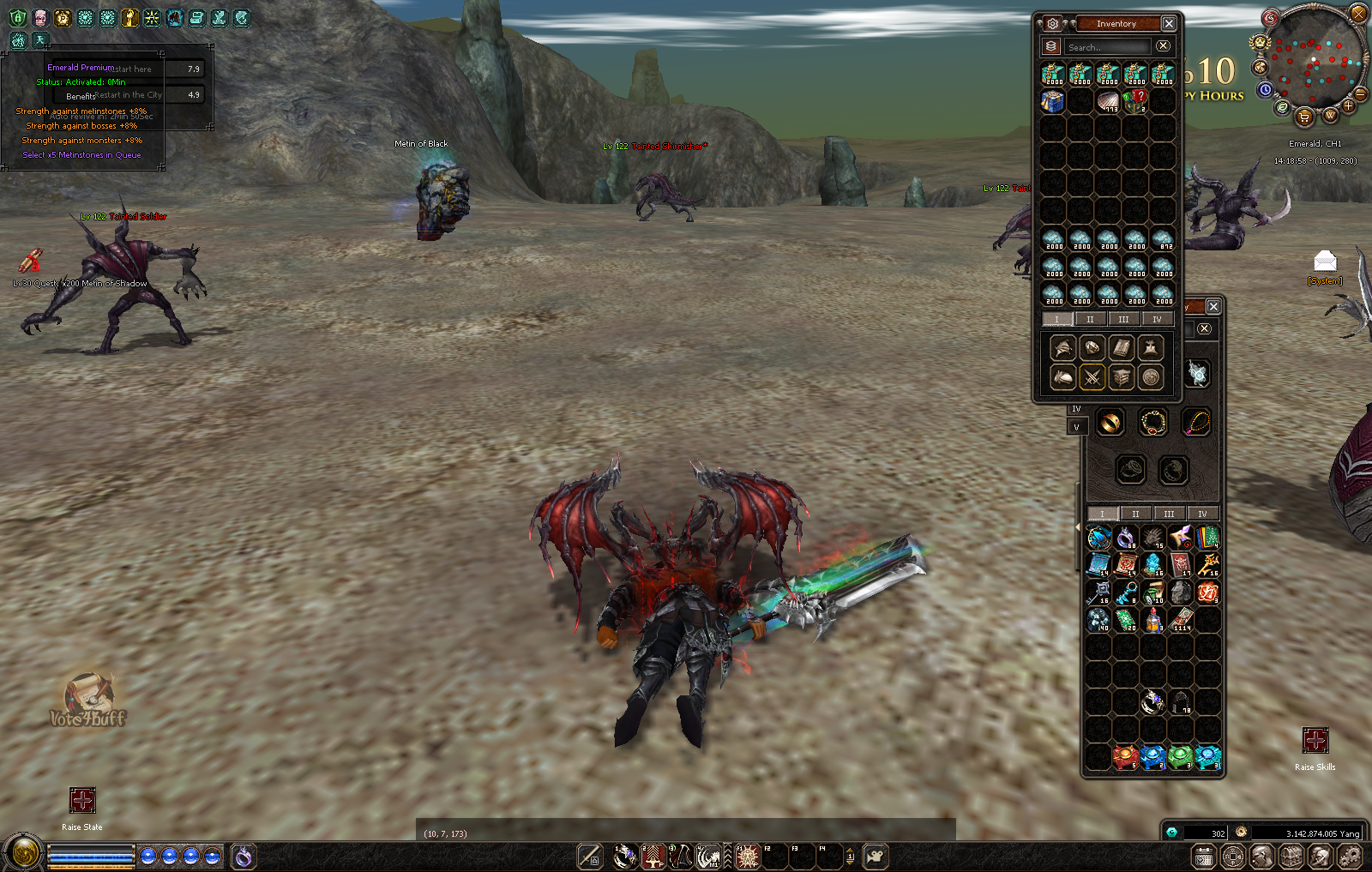Select the orange potion bottle in the bag
The width and height of the screenshot is (1372, 872).
click(x=1153, y=620)
